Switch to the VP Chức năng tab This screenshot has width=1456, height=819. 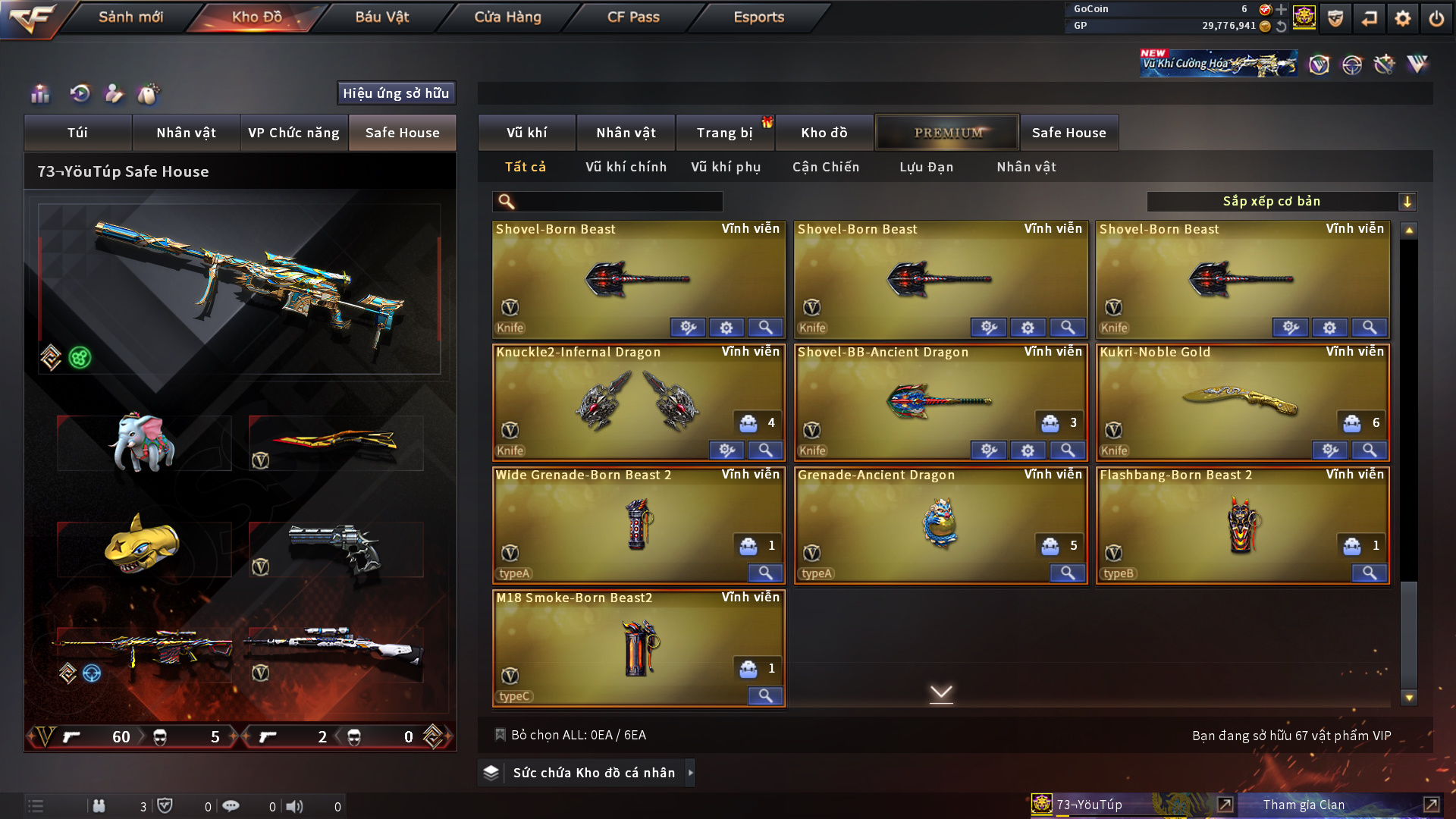tap(293, 133)
